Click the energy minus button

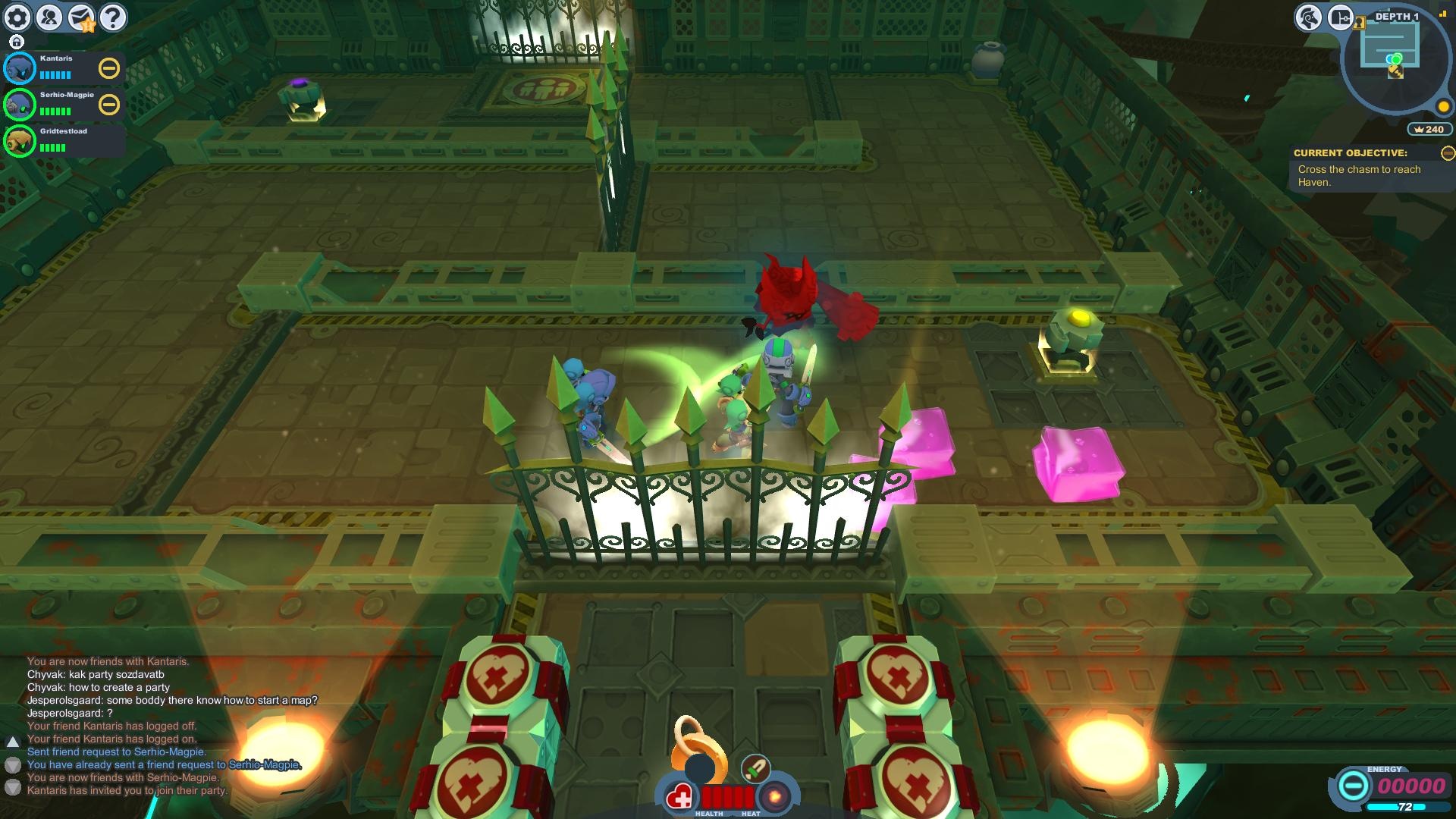1352,785
